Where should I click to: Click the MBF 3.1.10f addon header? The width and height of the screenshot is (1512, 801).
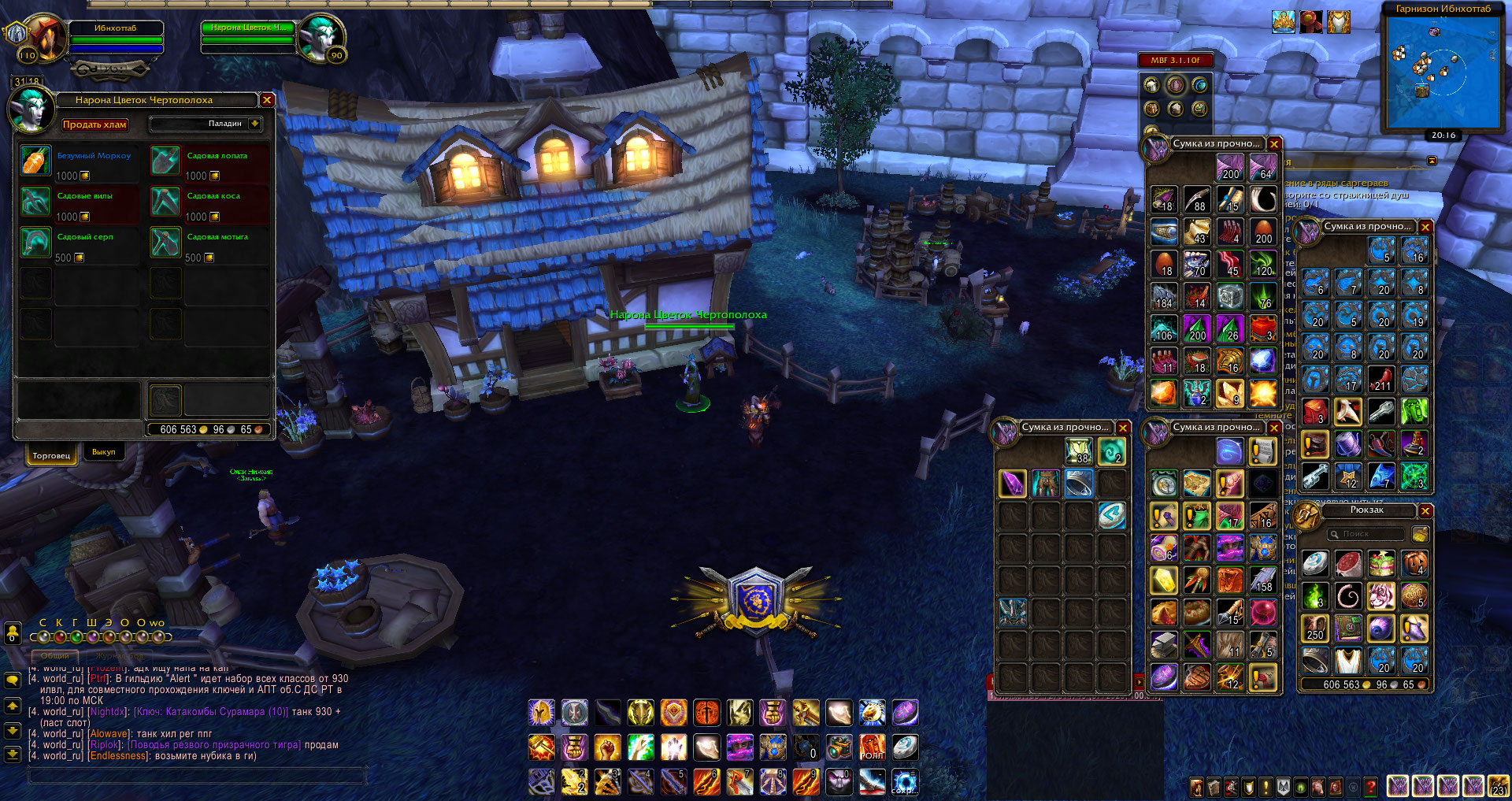(x=1175, y=60)
